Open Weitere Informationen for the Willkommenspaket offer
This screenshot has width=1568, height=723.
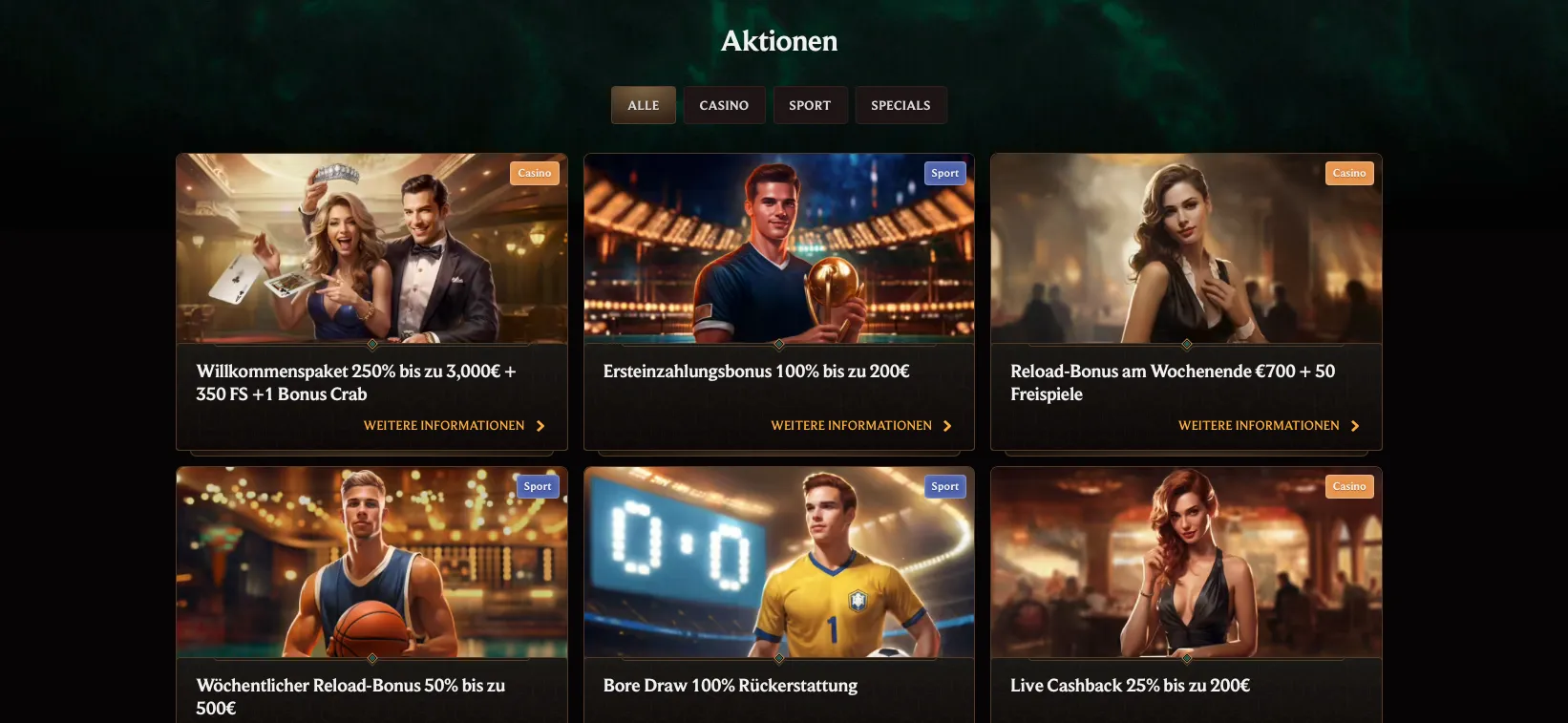443,425
